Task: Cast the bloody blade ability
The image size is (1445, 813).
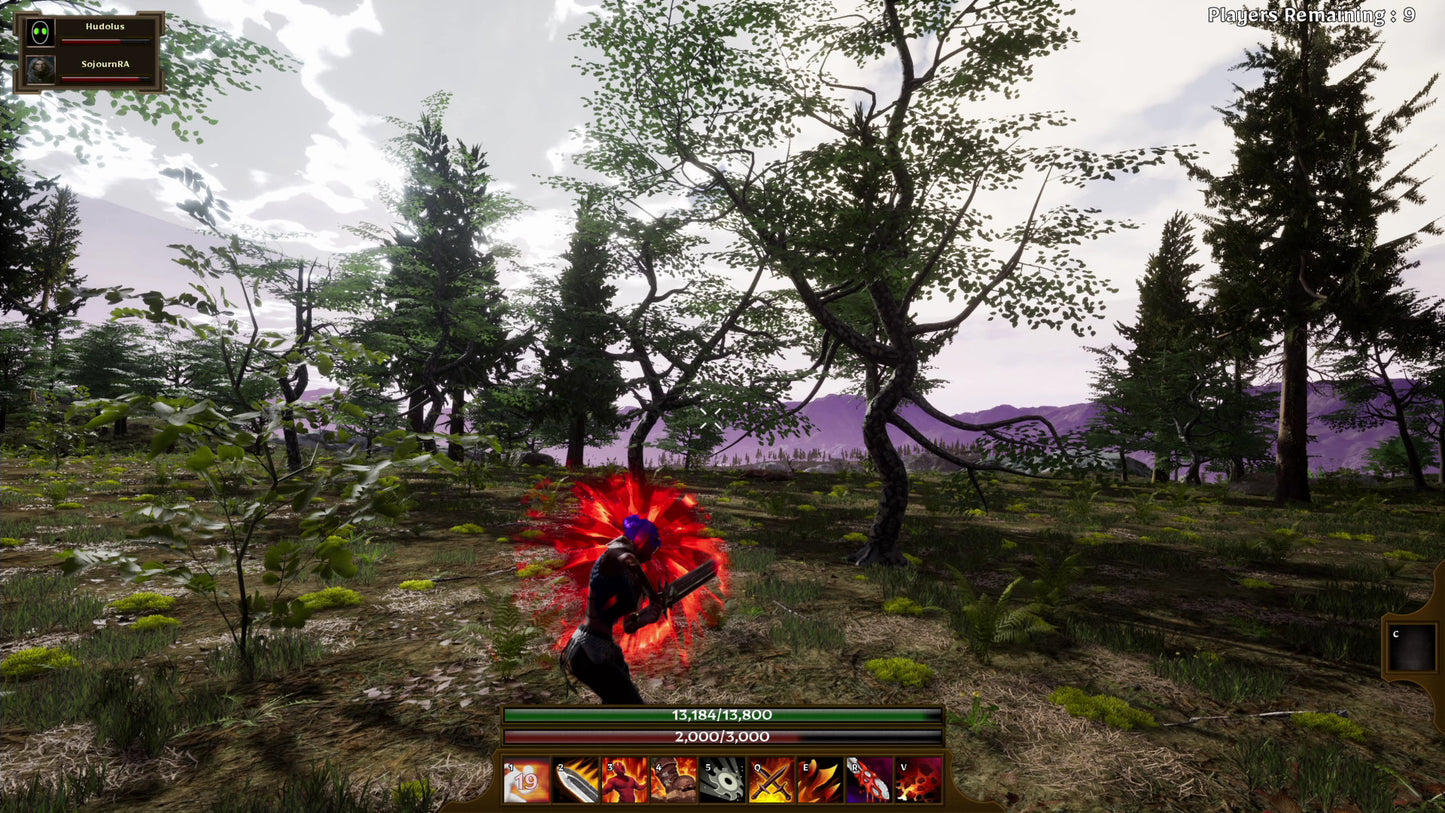Action: pos(869,780)
